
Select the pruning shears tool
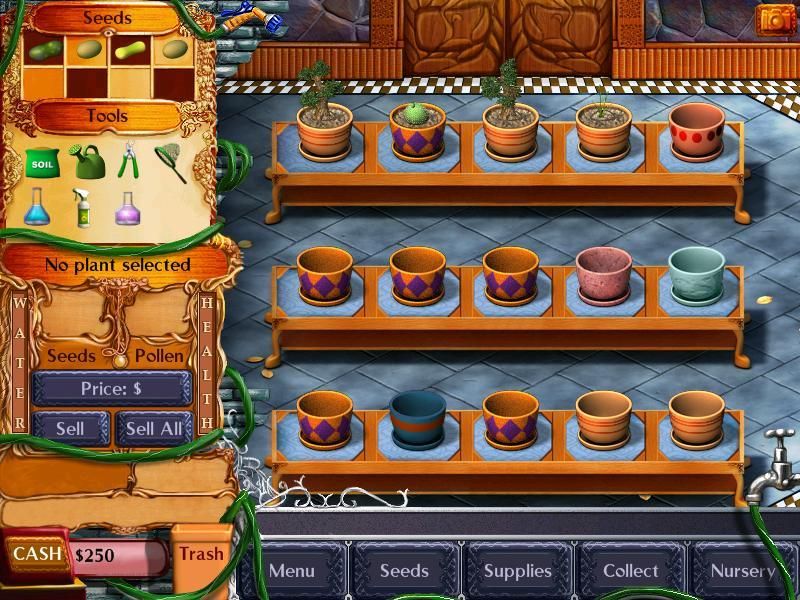128,161
